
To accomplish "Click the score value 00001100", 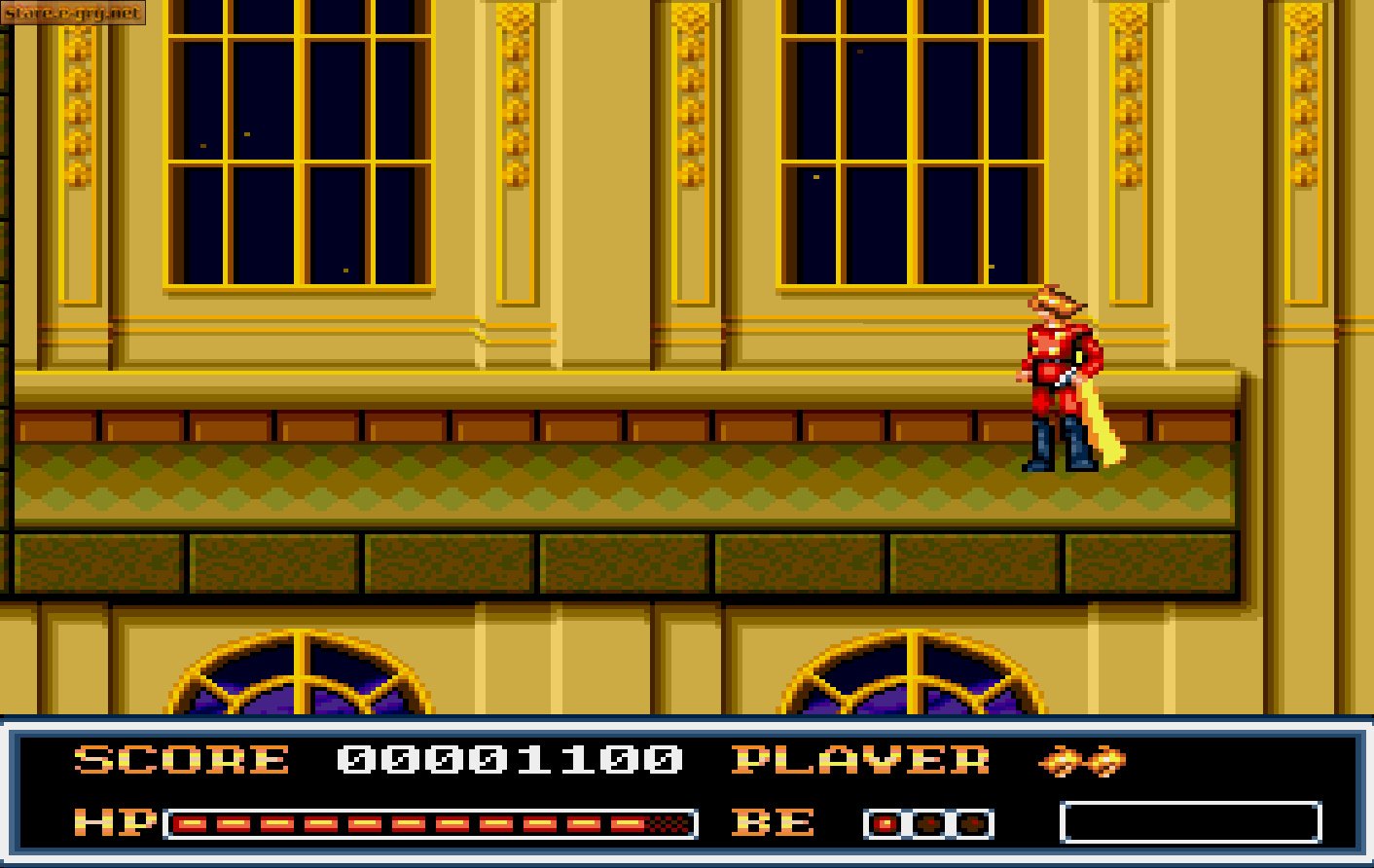I will click(506, 762).
